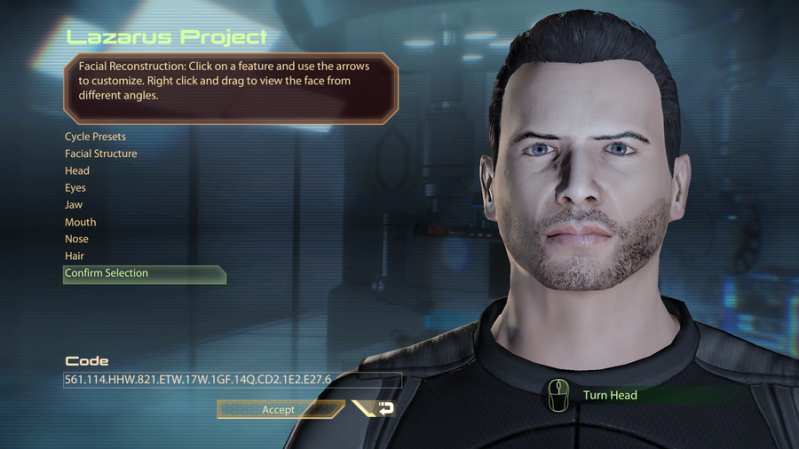Choose the Head feature

pyautogui.click(x=77, y=171)
